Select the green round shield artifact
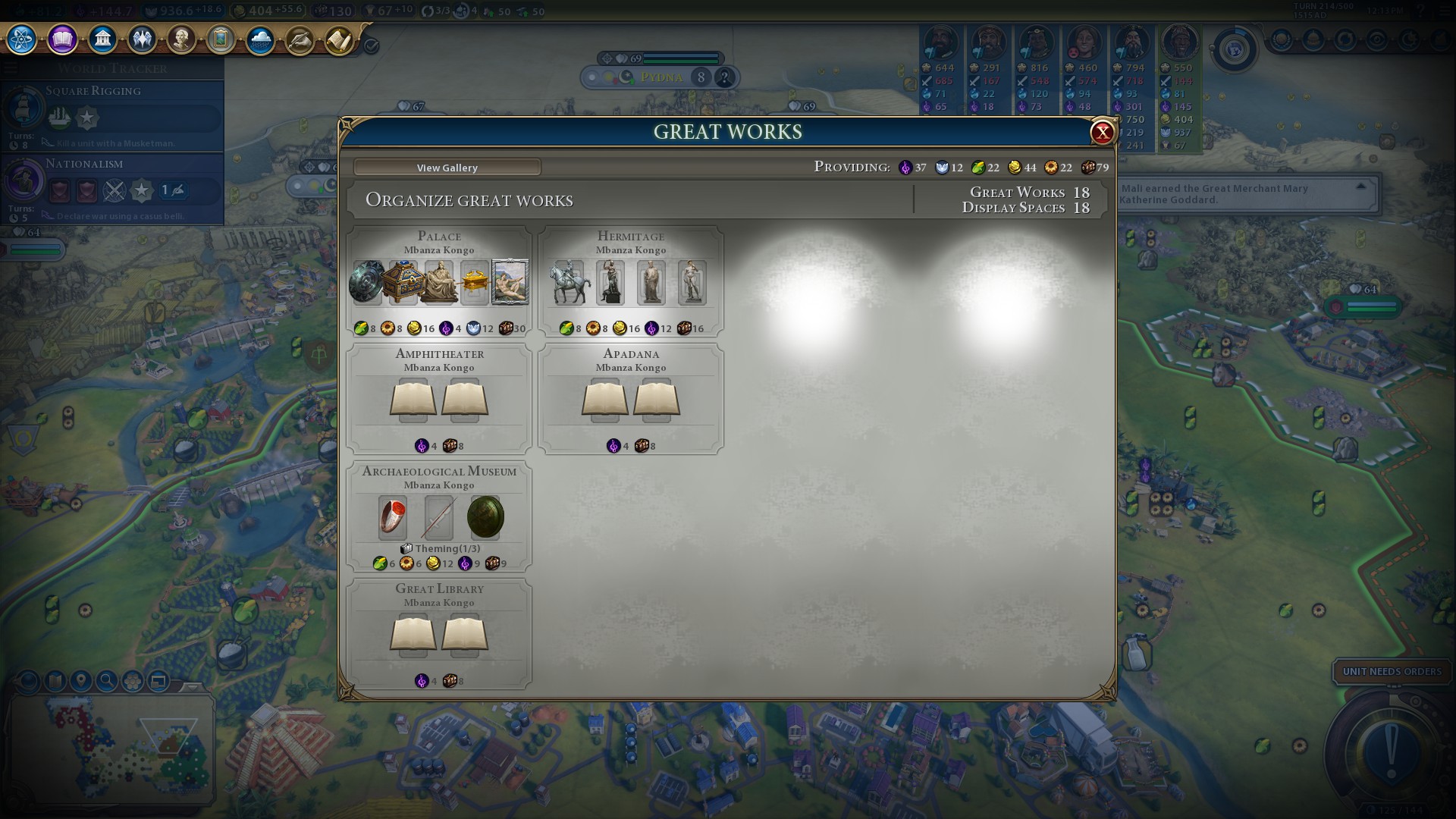The width and height of the screenshot is (1456, 819). [x=485, y=517]
